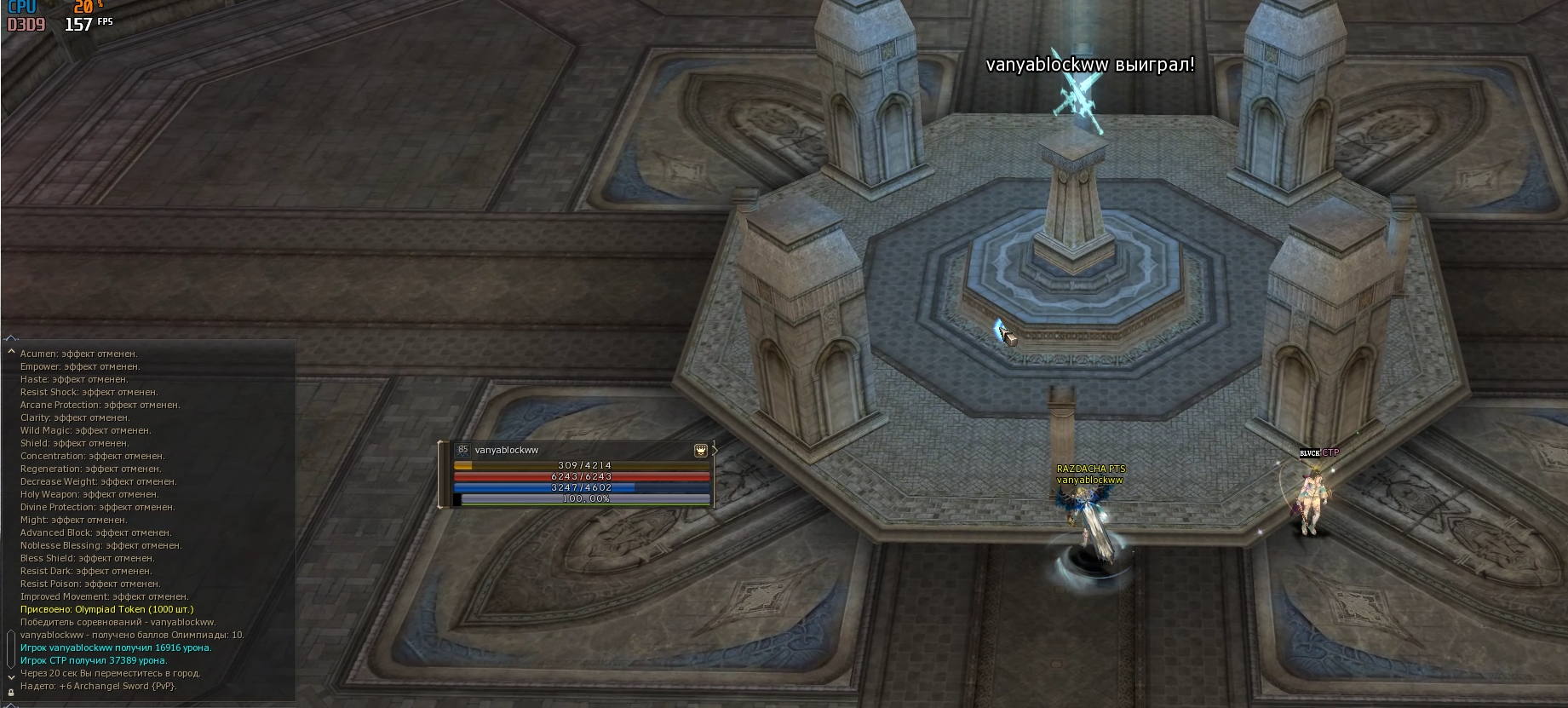Click the Olympiad Token reward message in chat
The image size is (1568, 708).
pyautogui.click(x=107, y=609)
